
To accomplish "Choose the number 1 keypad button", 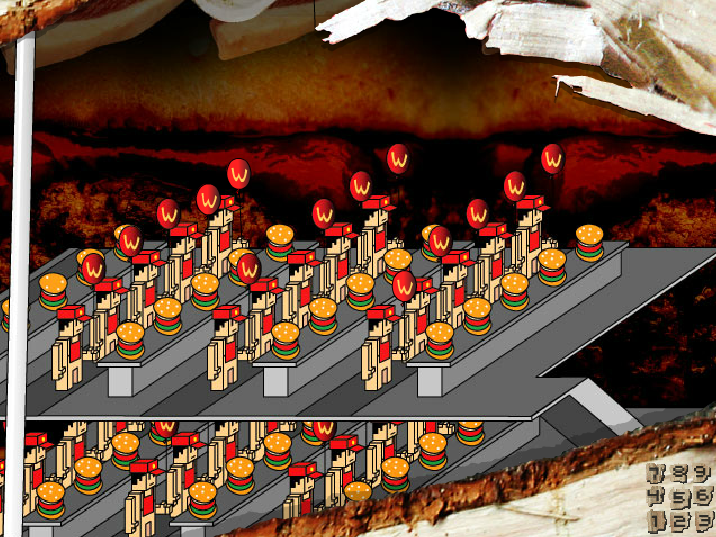I will tap(656, 521).
